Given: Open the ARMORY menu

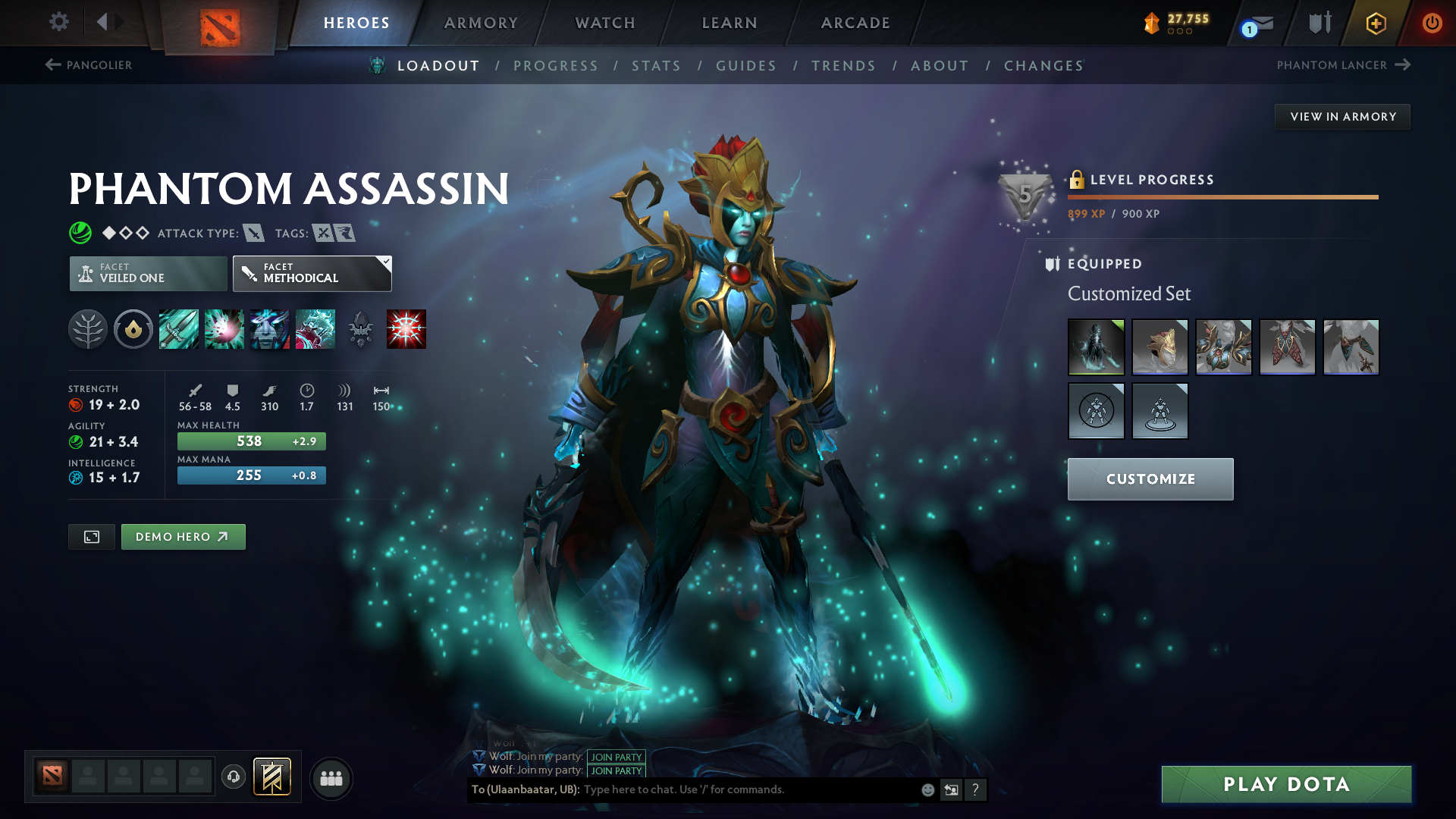Looking at the screenshot, I should [x=480, y=23].
